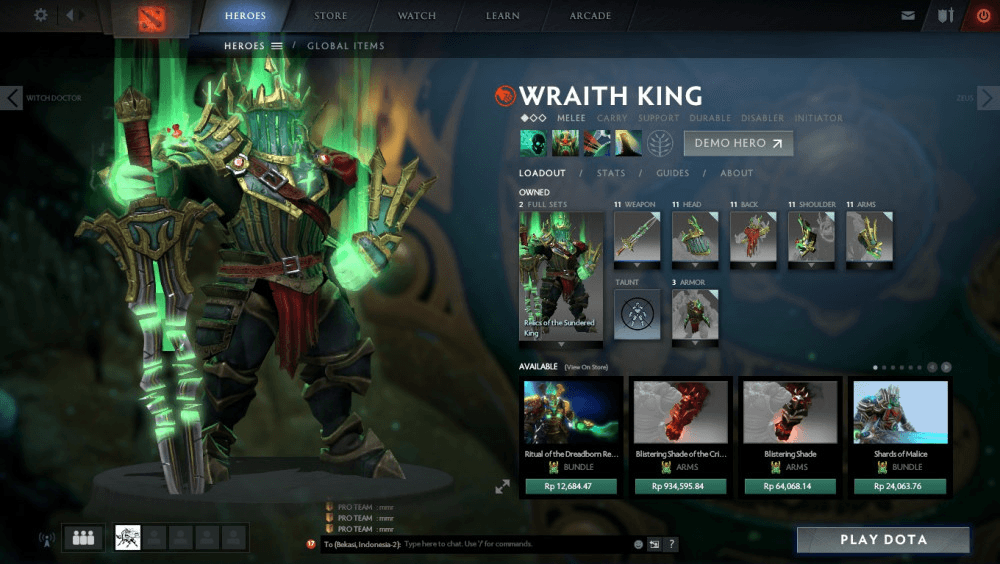
Task: Buy the Ritual of the Dreadborn bundle
Action: [x=571, y=487]
